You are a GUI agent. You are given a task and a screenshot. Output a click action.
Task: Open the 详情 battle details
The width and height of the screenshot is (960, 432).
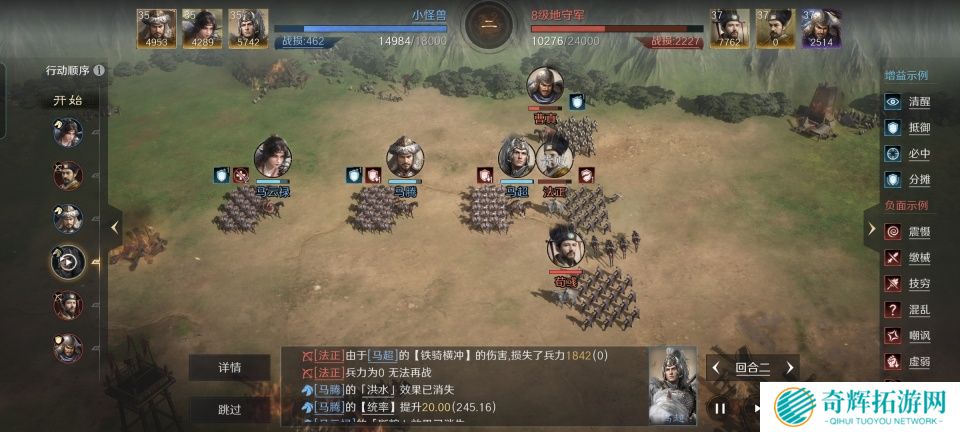click(230, 367)
